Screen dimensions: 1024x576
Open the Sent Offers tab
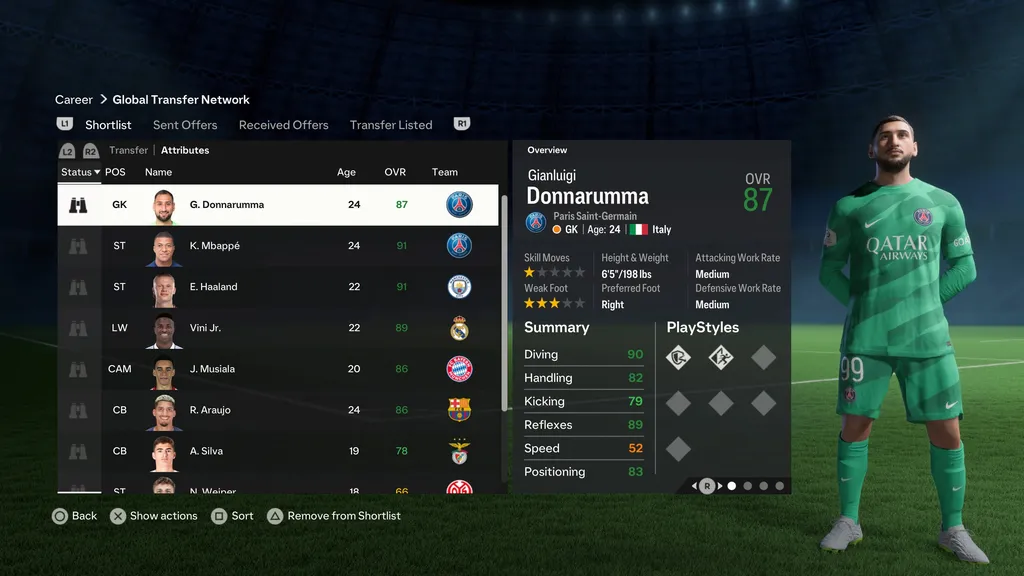click(x=185, y=125)
